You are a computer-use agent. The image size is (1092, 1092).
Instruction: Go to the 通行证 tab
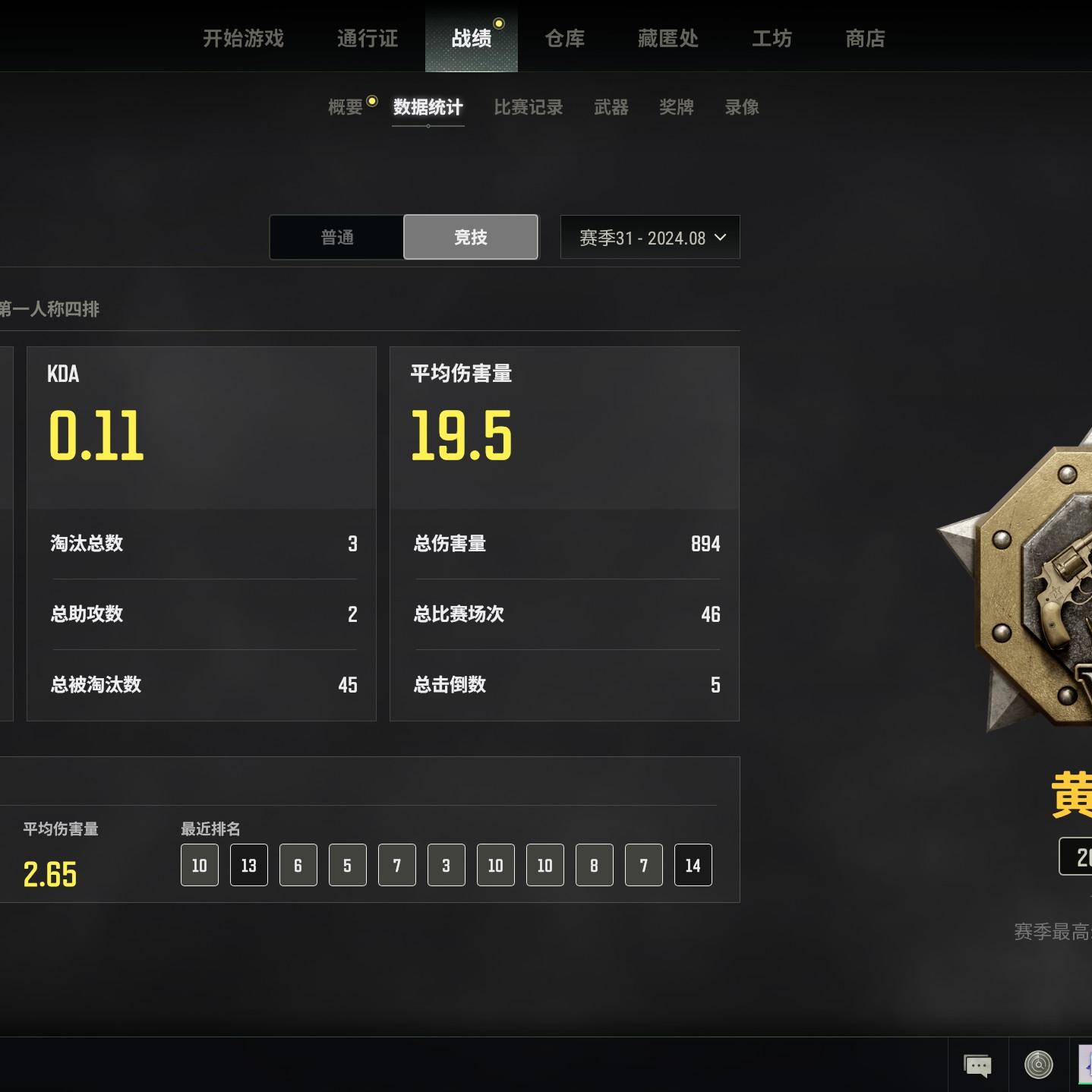coord(368,38)
